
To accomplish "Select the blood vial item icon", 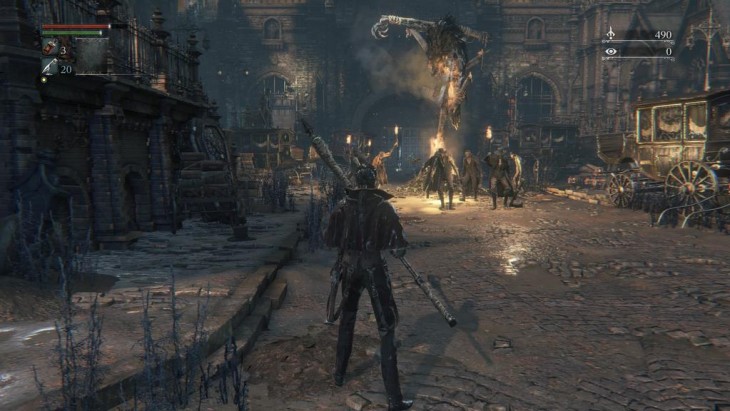I will [x=49, y=49].
